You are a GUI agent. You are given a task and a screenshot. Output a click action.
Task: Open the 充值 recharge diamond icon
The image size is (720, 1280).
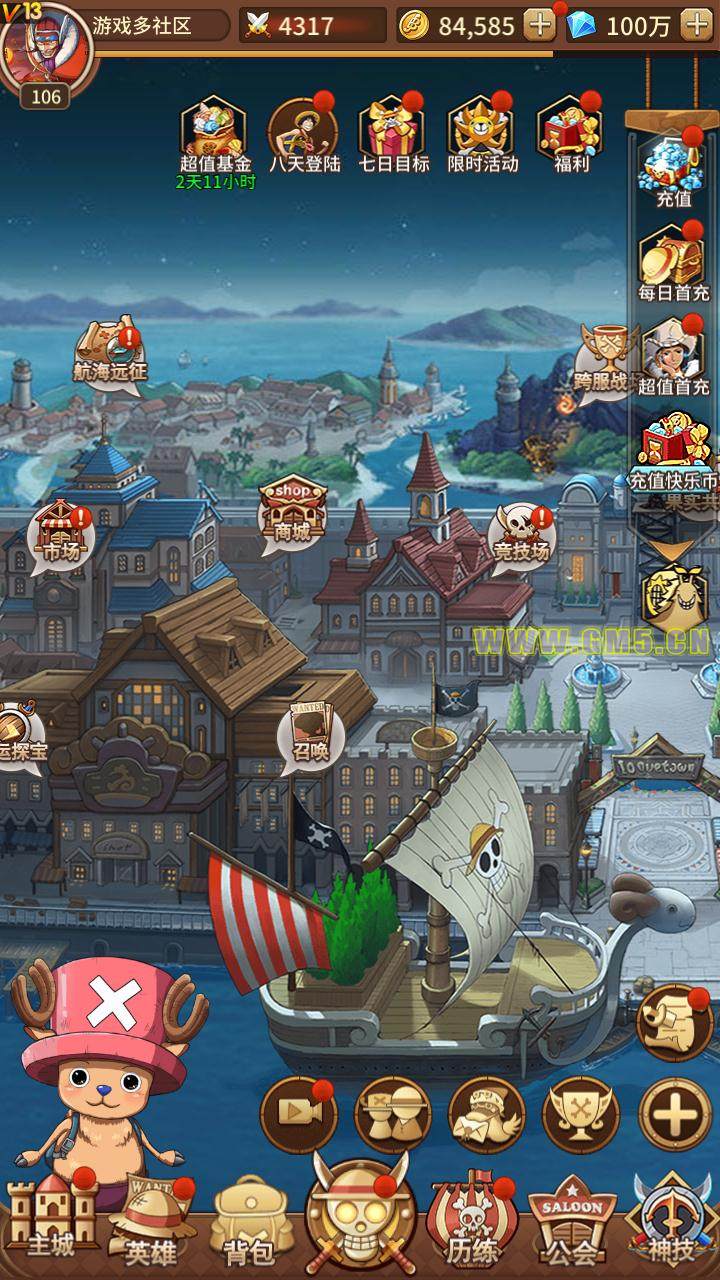(674, 164)
